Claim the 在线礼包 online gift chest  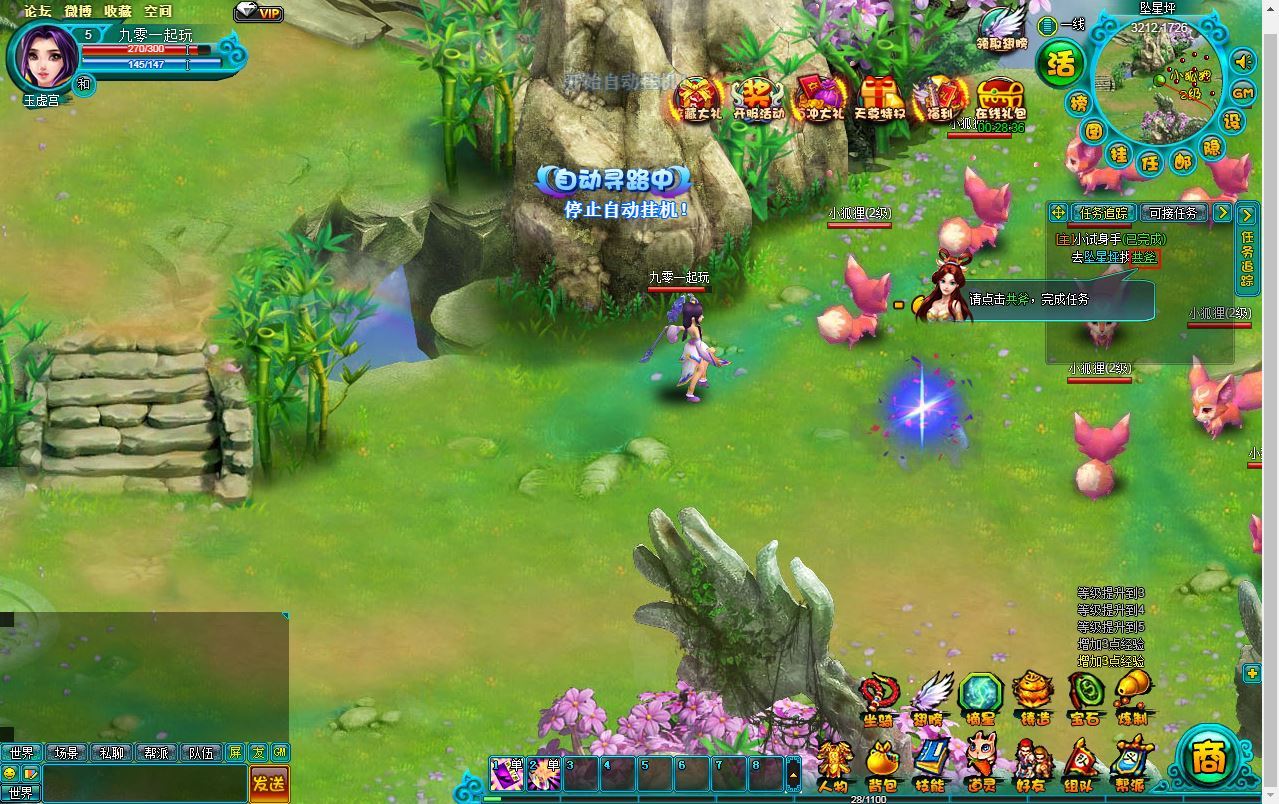[1000, 98]
